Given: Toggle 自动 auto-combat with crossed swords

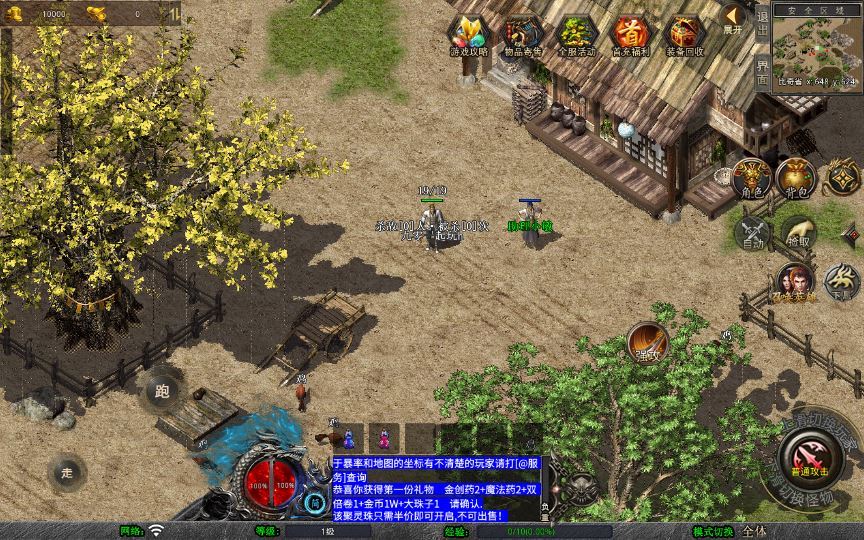Looking at the screenshot, I should 752,233.
